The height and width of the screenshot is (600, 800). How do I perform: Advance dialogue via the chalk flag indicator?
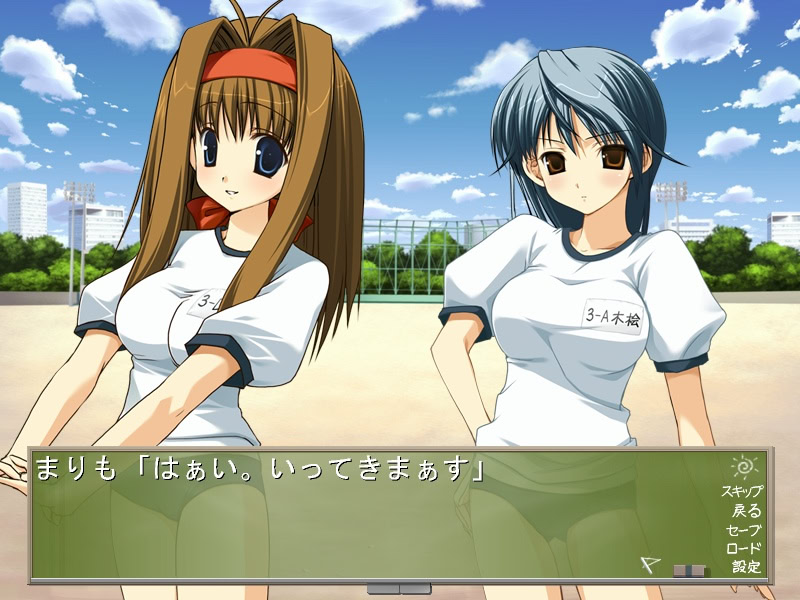click(649, 565)
